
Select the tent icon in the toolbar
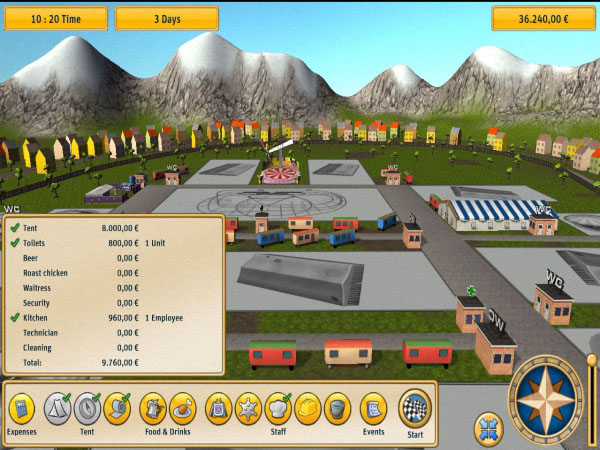coord(56,407)
